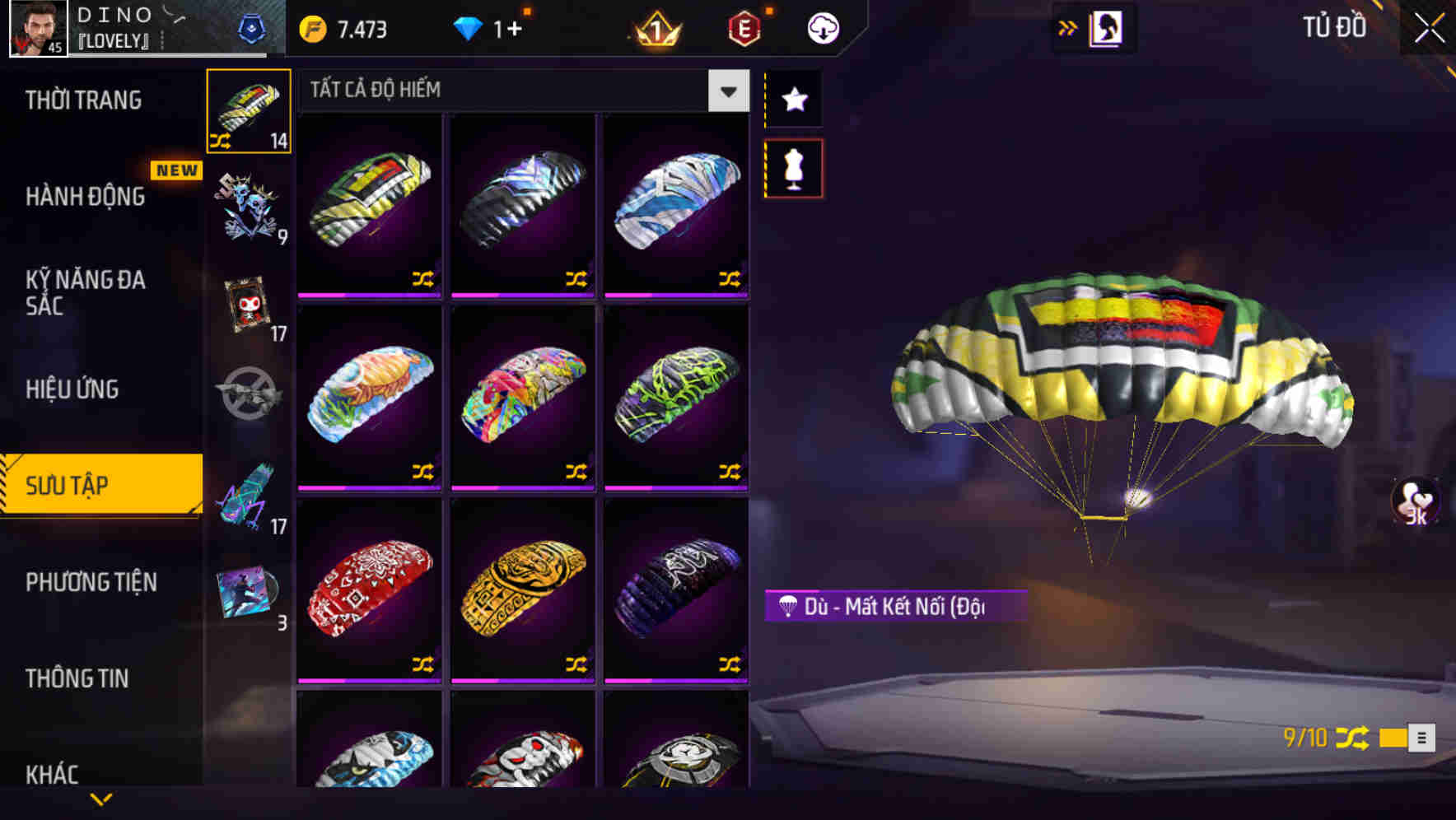Toggle shuffle on the yellow striped parachute card

423,279
